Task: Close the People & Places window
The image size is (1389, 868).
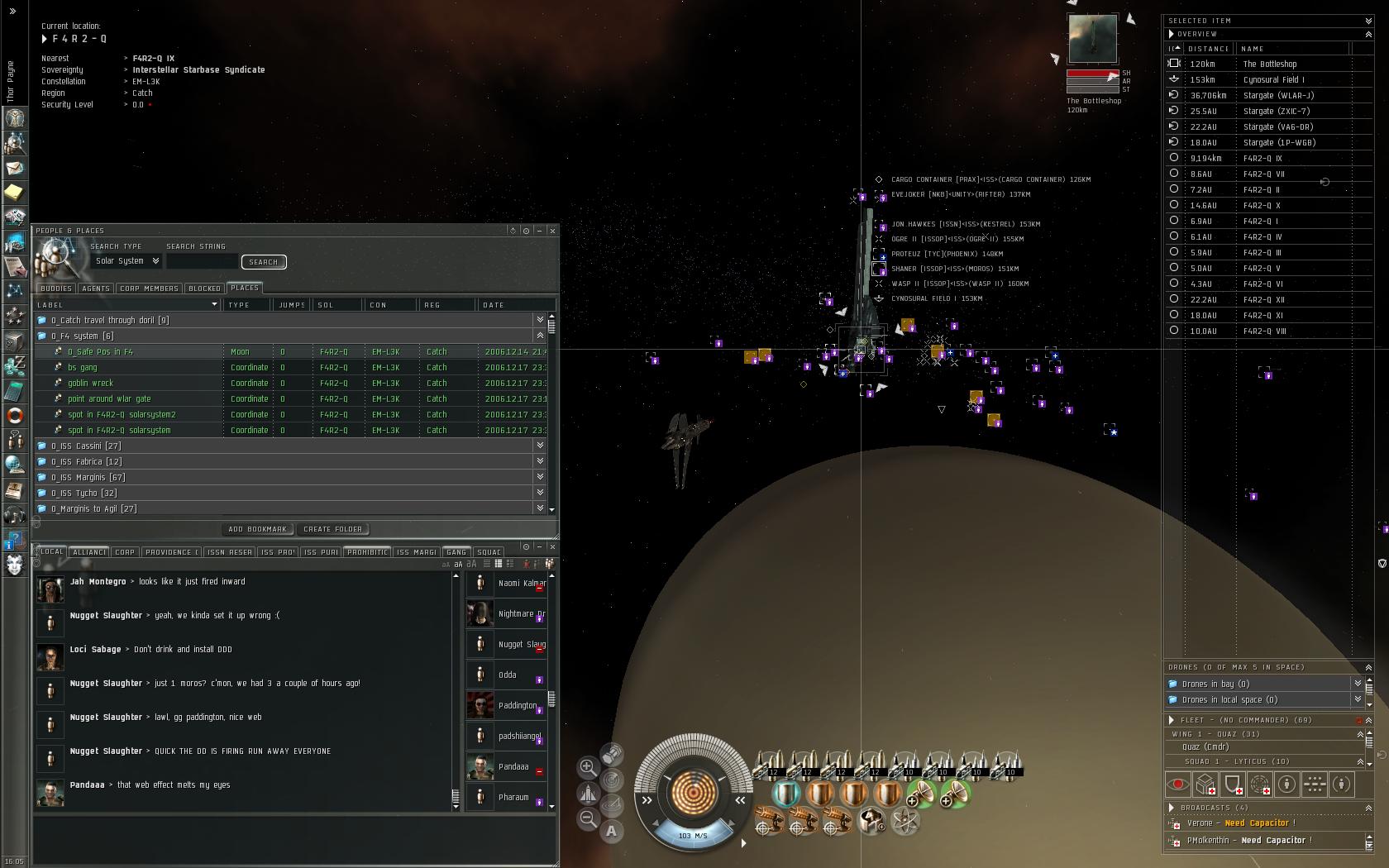Action: (552, 231)
